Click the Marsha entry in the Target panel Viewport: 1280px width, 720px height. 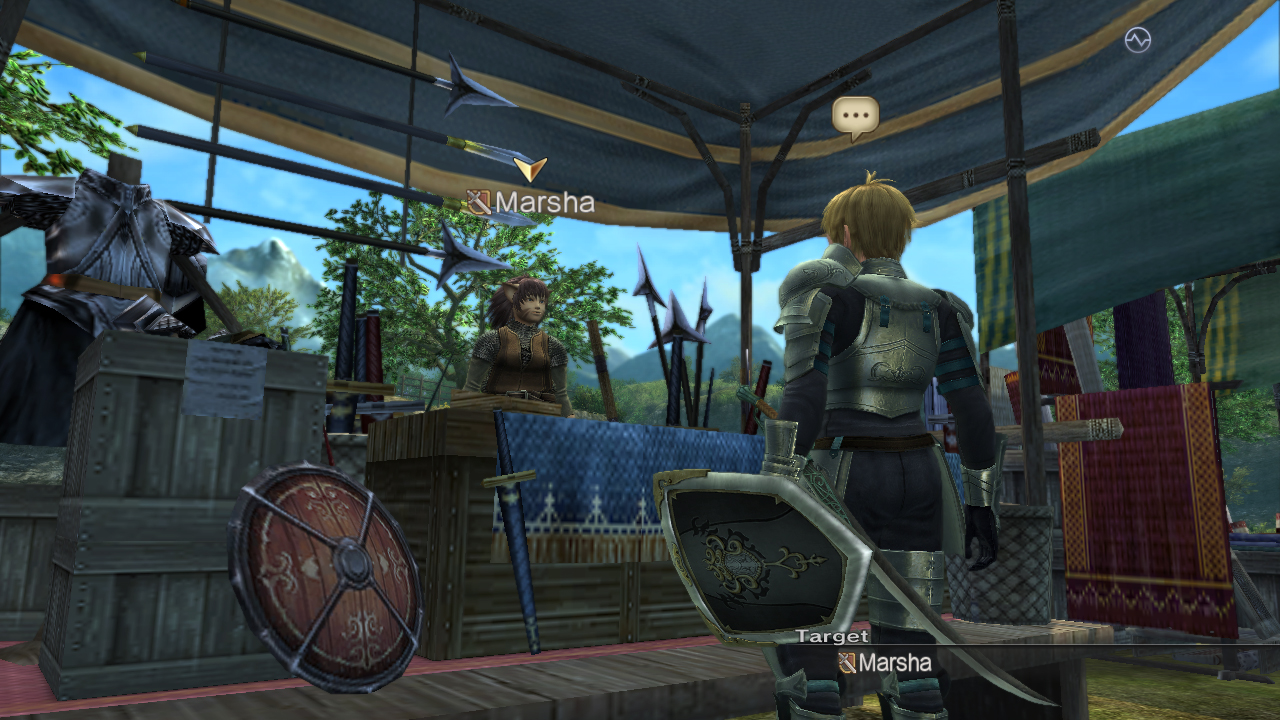pyautogui.click(x=885, y=662)
